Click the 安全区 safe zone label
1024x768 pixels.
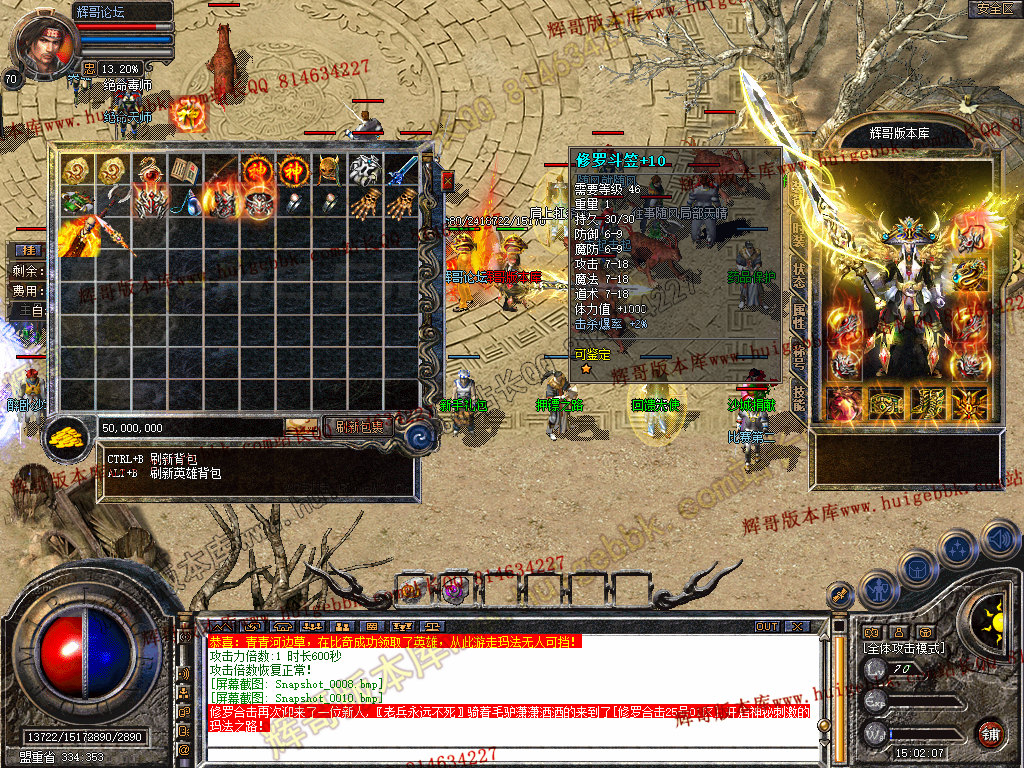click(994, 9)
